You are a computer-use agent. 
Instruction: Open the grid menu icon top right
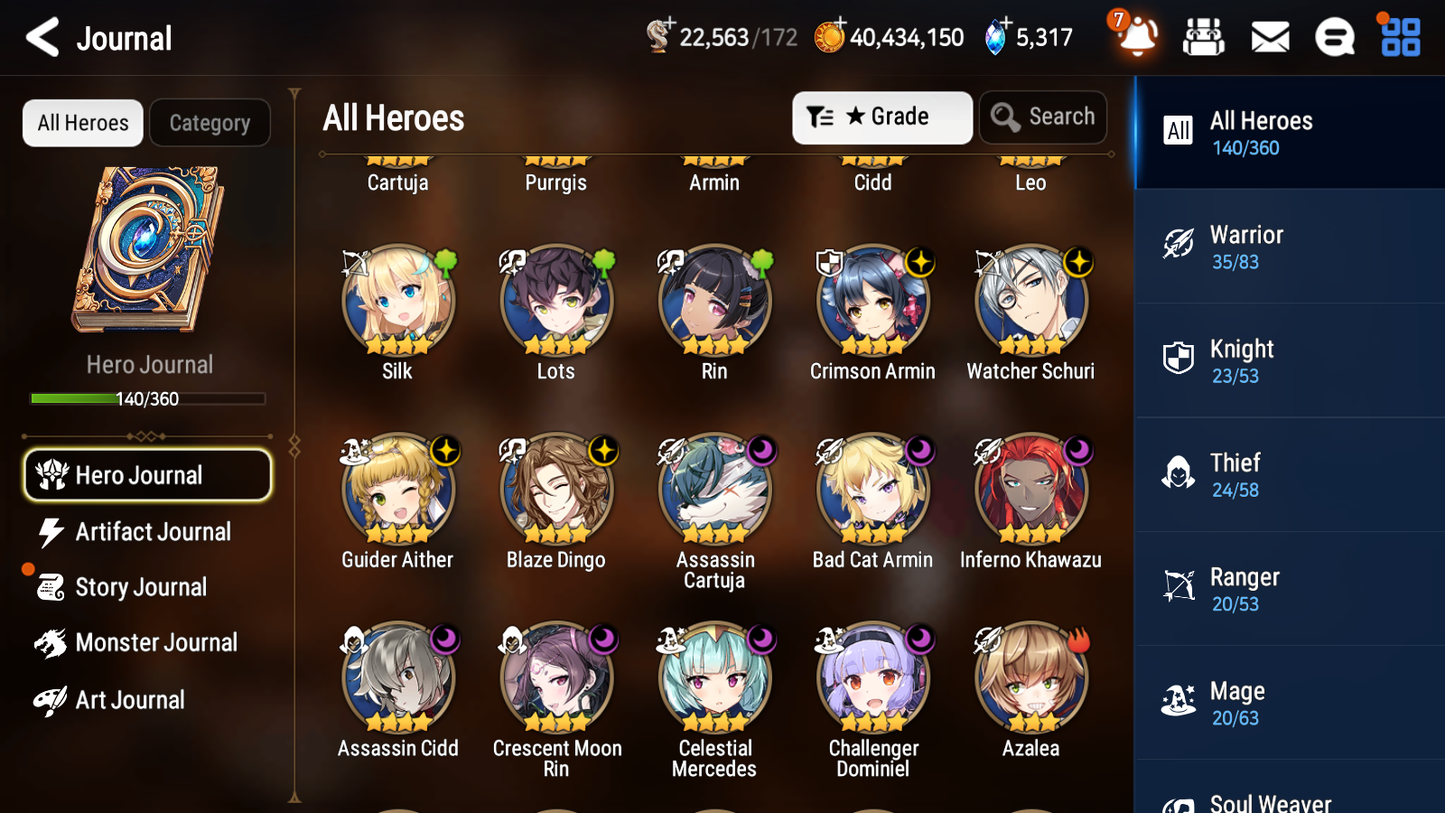pos(1399,36)
